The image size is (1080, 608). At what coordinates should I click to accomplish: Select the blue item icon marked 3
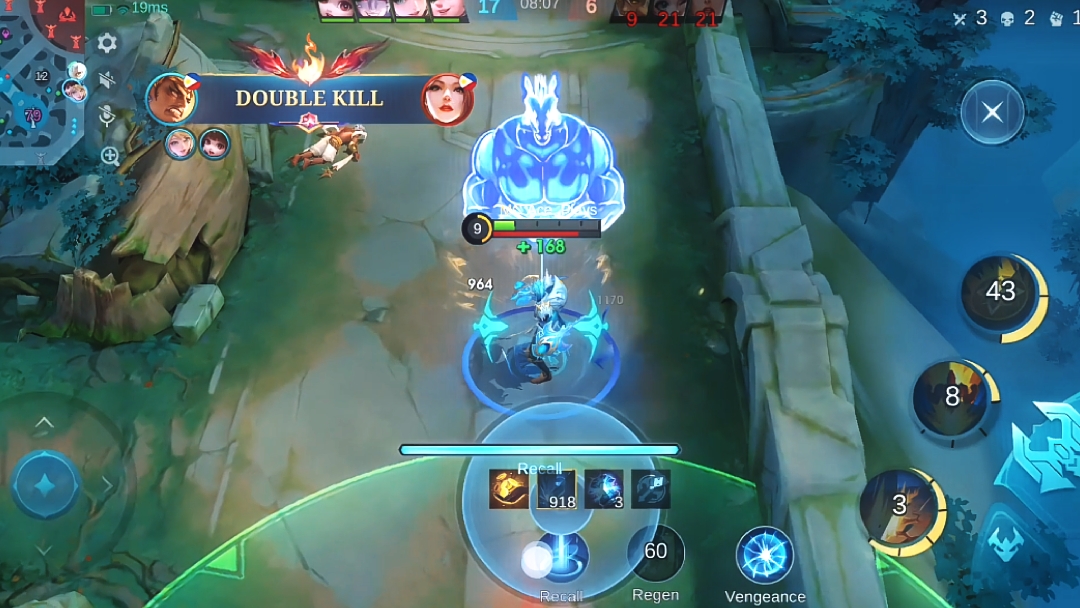(604, 490)
